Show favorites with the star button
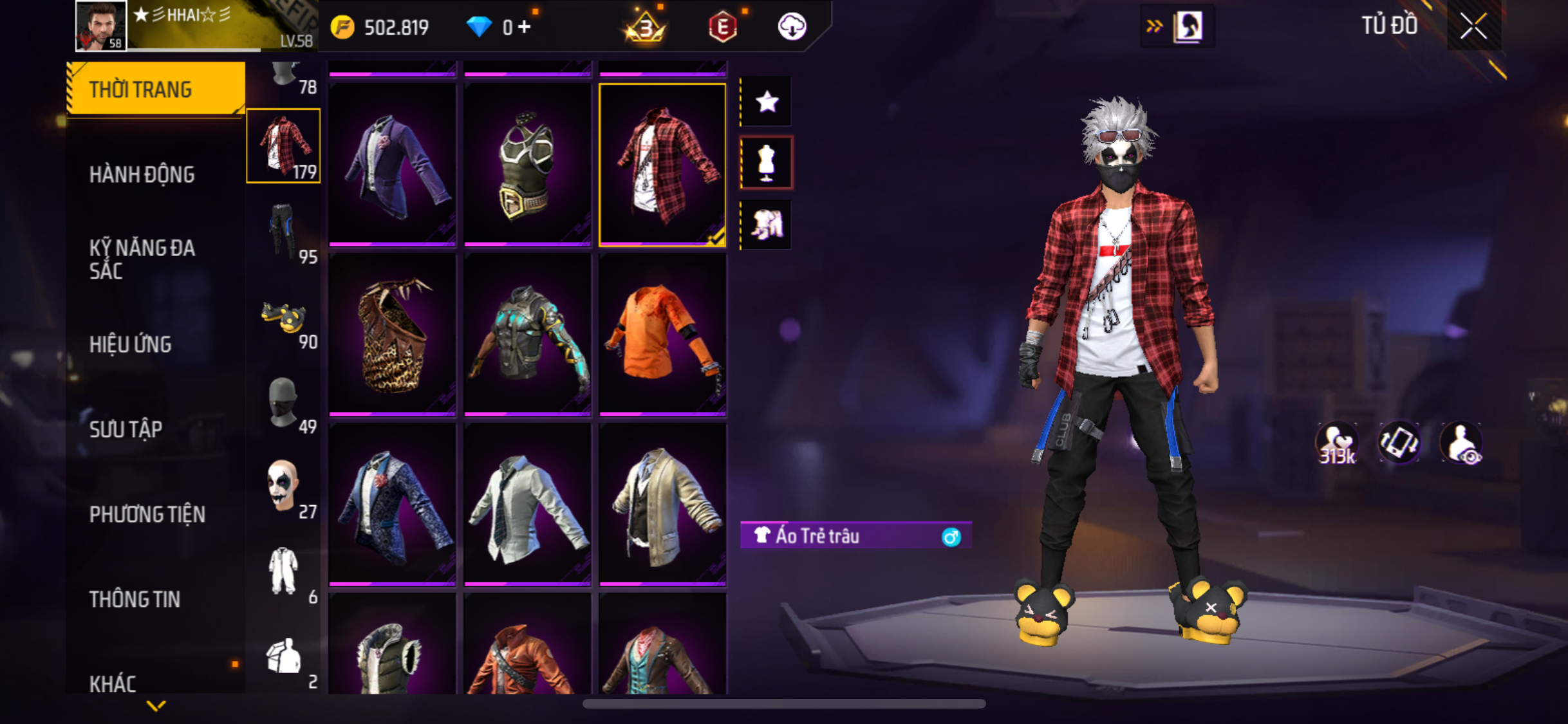Image resolution: width=1568 pixels, height=724 pixels. pyautogui.click(x=767, y=102)
